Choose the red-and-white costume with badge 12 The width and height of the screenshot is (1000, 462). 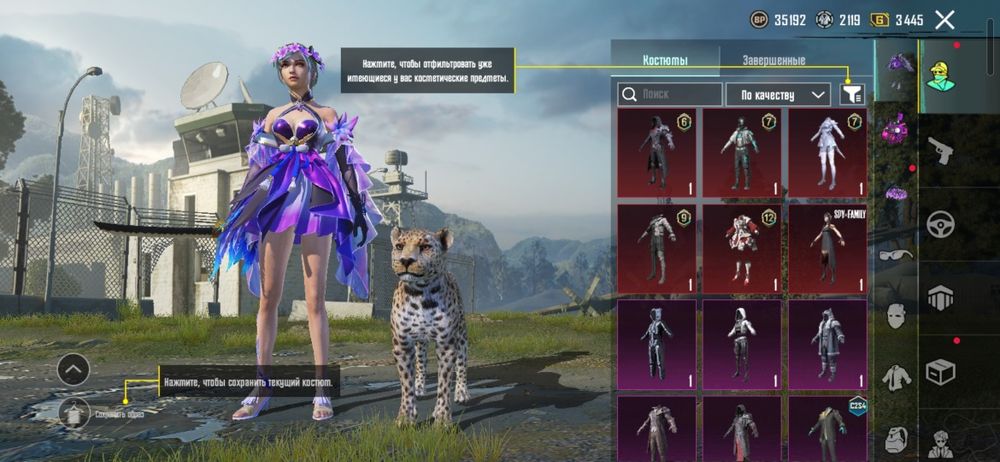pyautogui.click(x=741, y=248)
